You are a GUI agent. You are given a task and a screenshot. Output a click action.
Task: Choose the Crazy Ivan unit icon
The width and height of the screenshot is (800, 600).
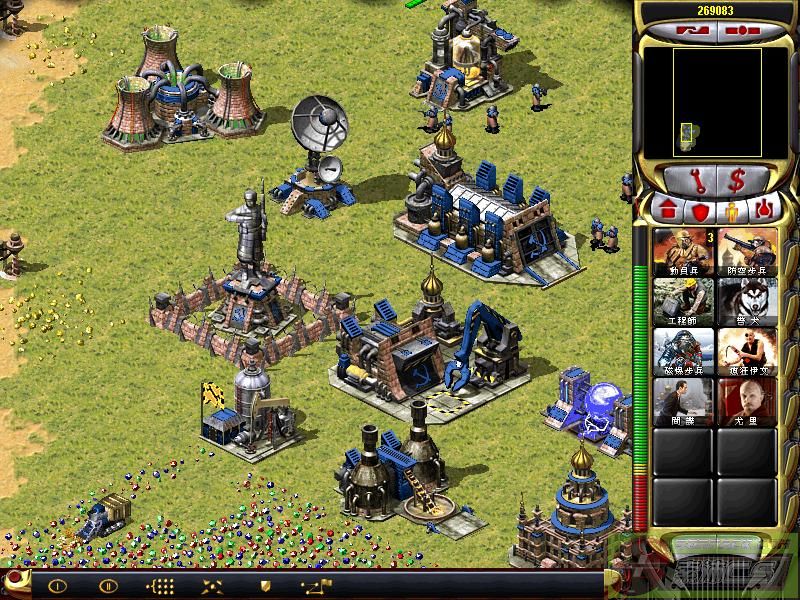[x=747, y=352]
